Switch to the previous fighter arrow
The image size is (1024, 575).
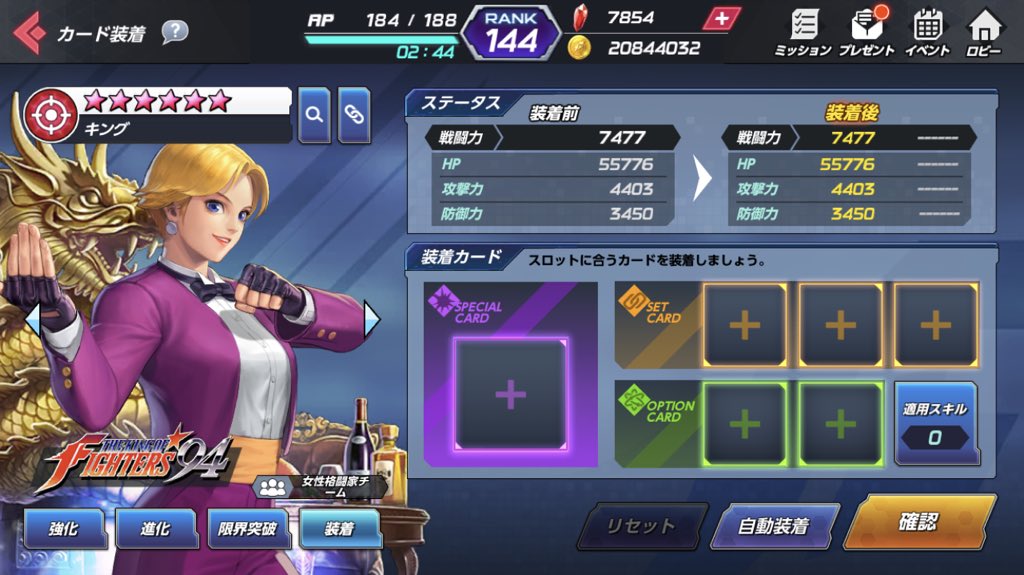tap(32, 319)
